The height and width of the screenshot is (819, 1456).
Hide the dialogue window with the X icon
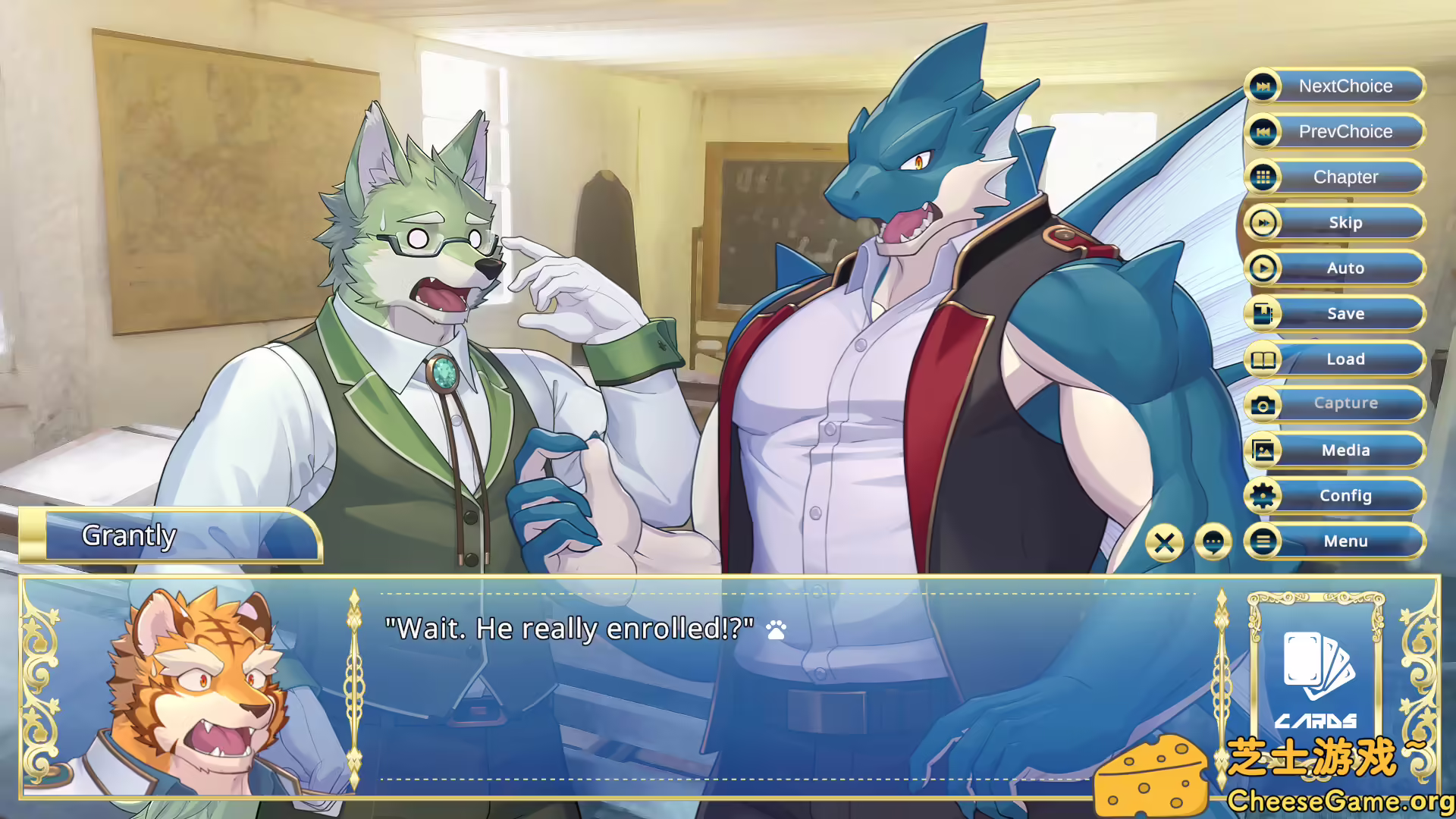coord(1165,542)
